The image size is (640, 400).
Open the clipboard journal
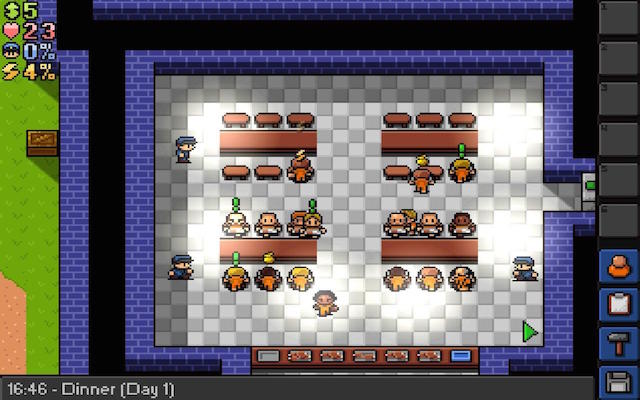pos(617,304)
